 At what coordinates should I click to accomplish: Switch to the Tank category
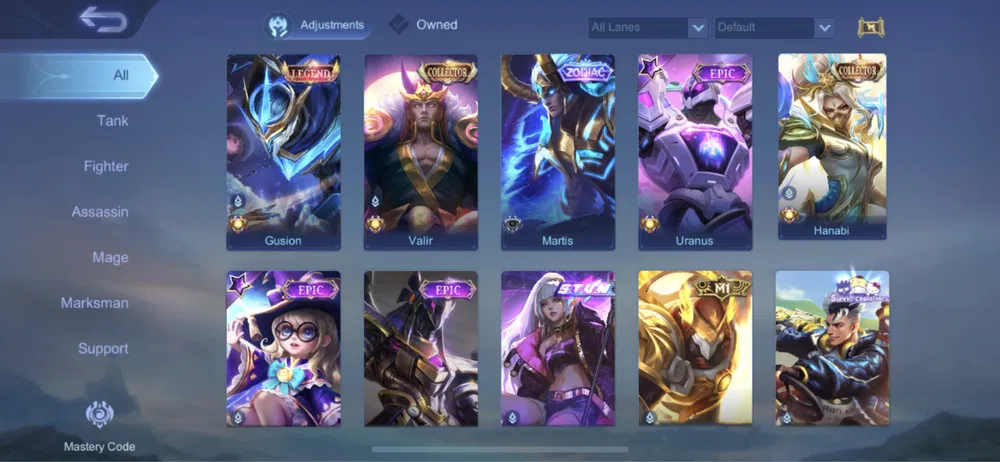(112, 121)
